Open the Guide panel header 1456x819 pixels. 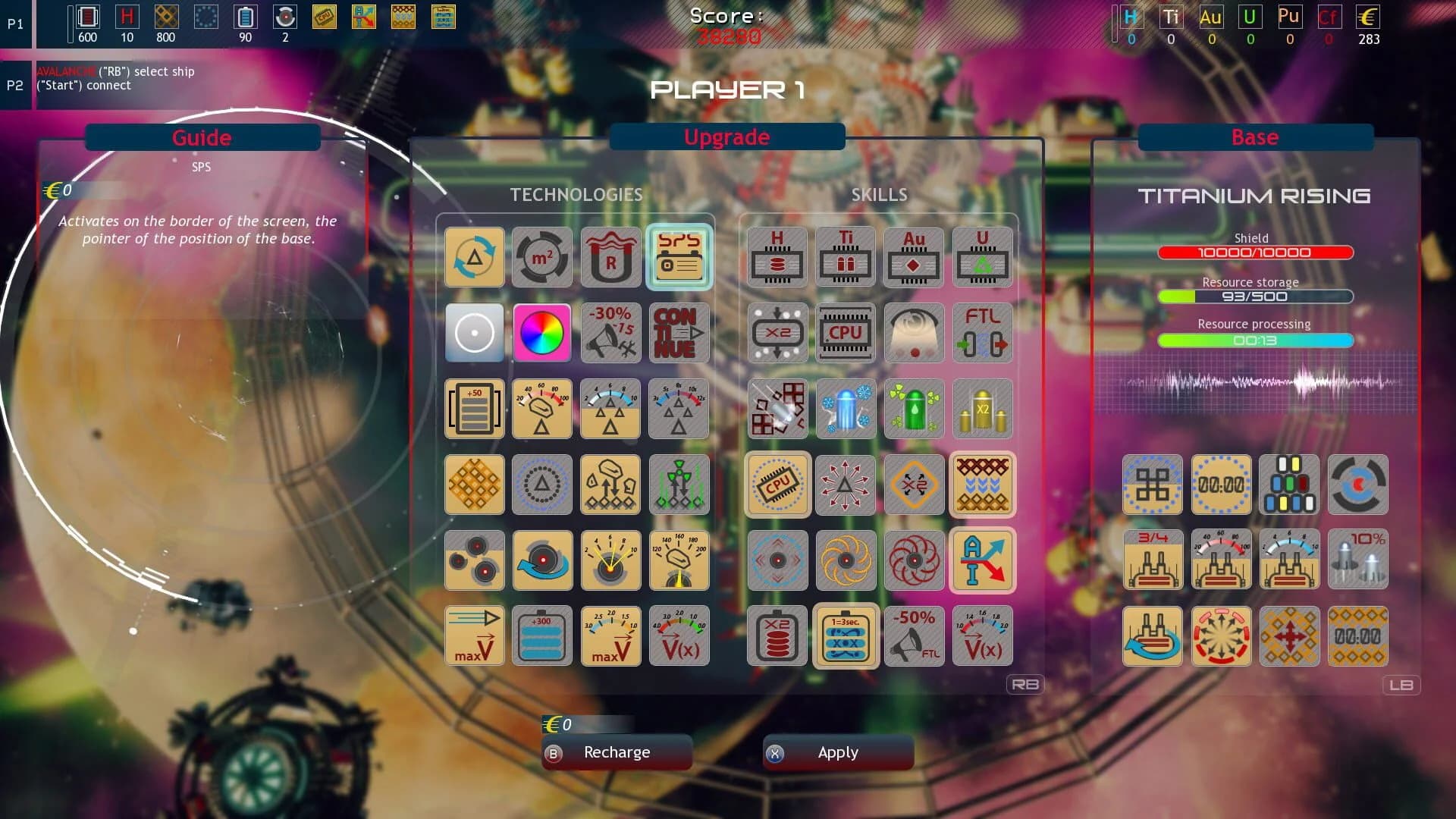(202, 137)
